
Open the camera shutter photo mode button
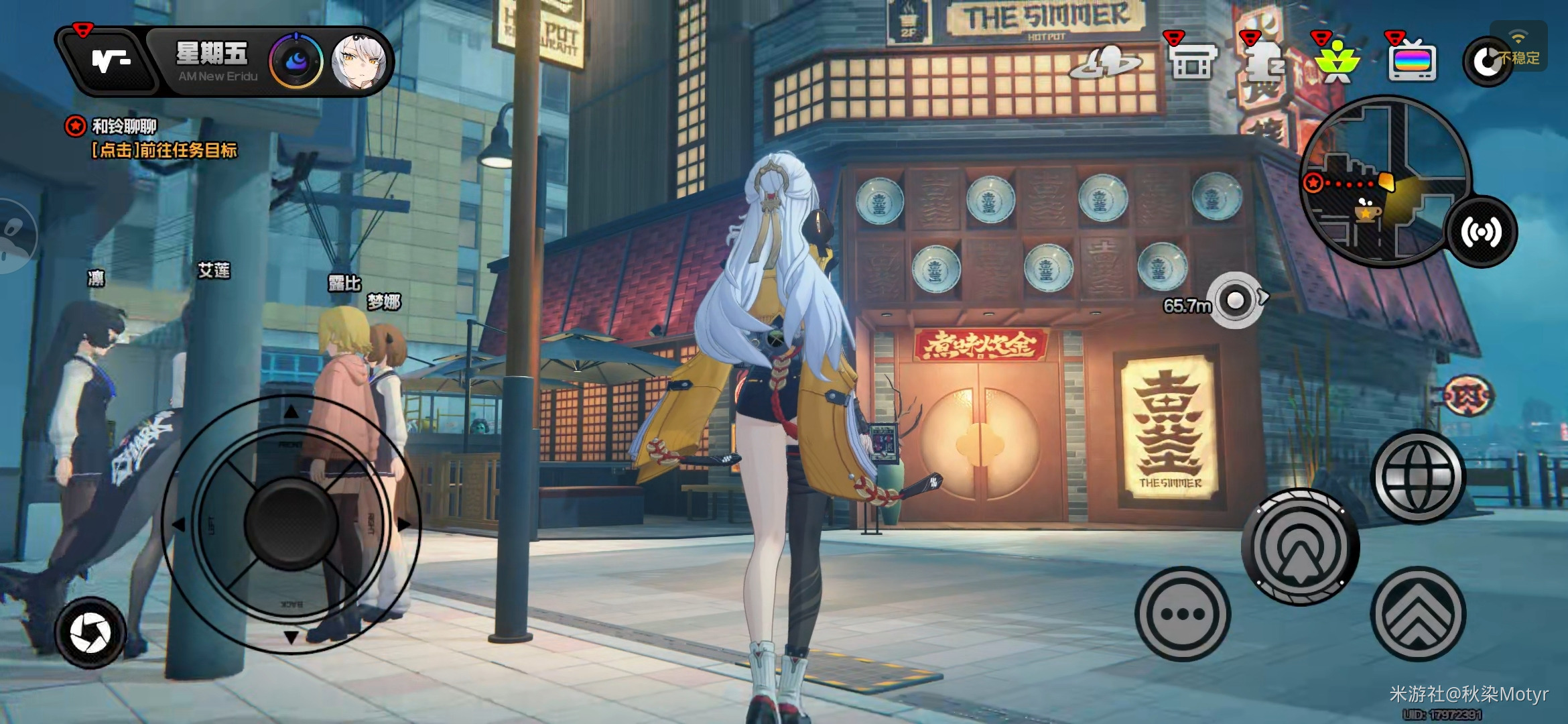[x=90, y=633]
